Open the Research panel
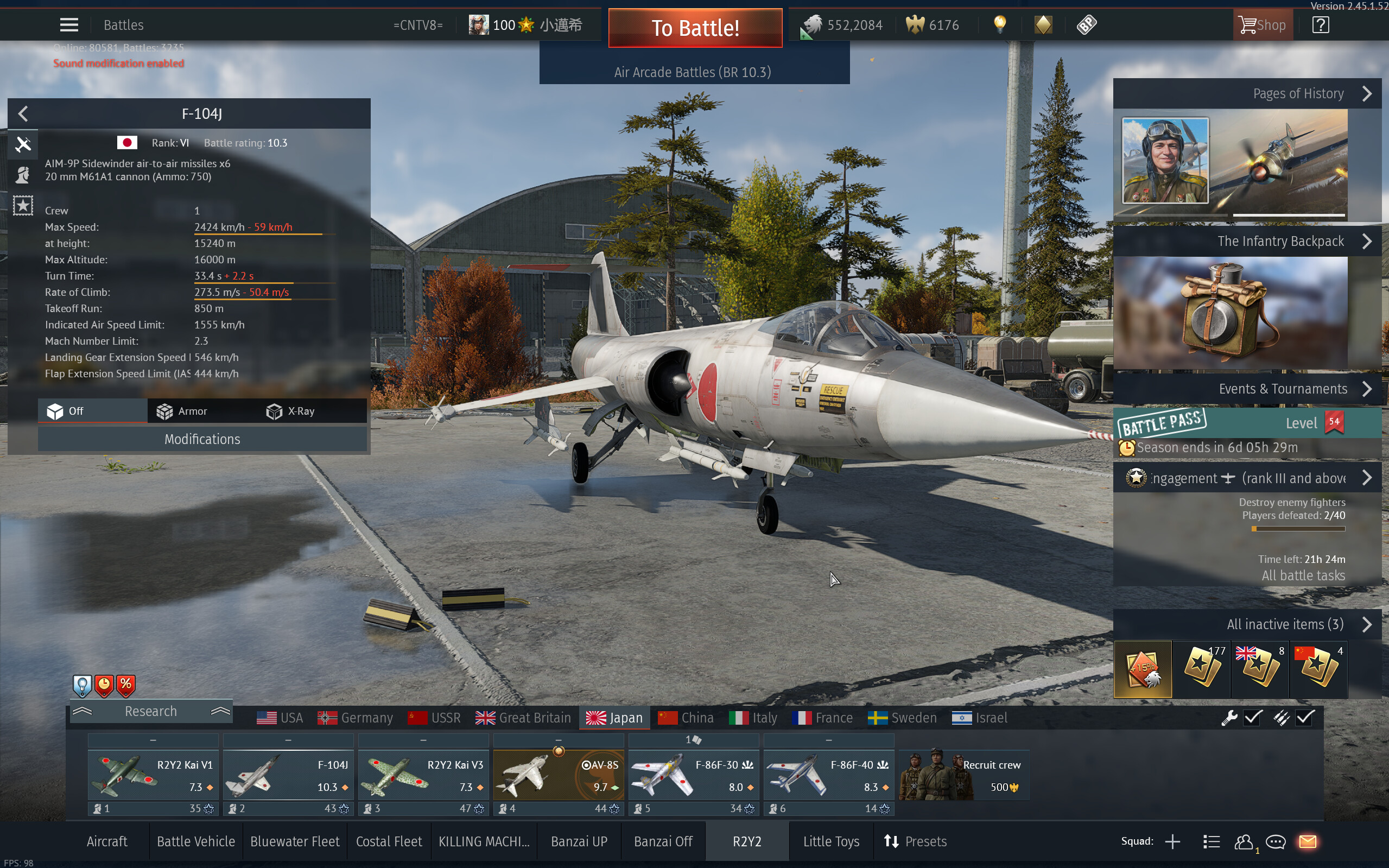This screenshot has width=1389, height=868. [x=151, y=711]
